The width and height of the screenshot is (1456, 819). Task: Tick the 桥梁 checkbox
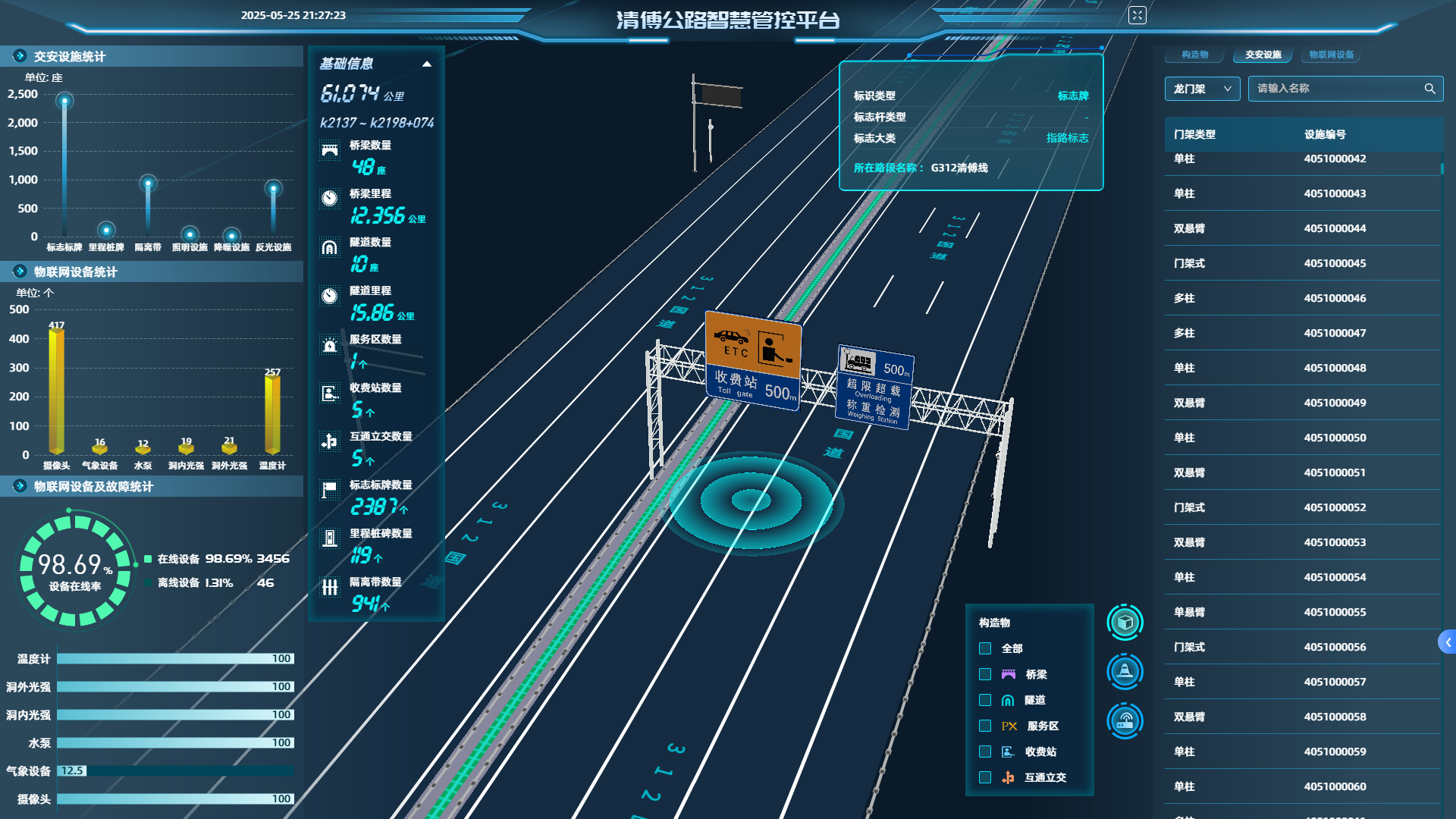(985, 674)
